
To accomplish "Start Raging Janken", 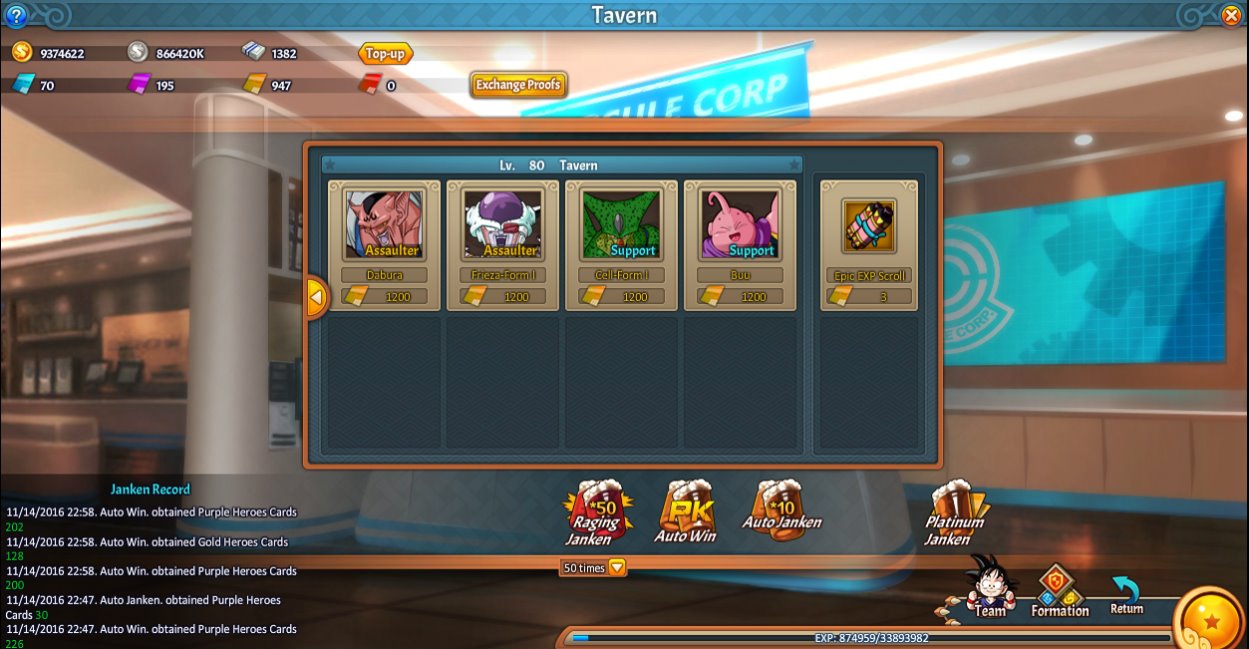I will tap(594, 513).
